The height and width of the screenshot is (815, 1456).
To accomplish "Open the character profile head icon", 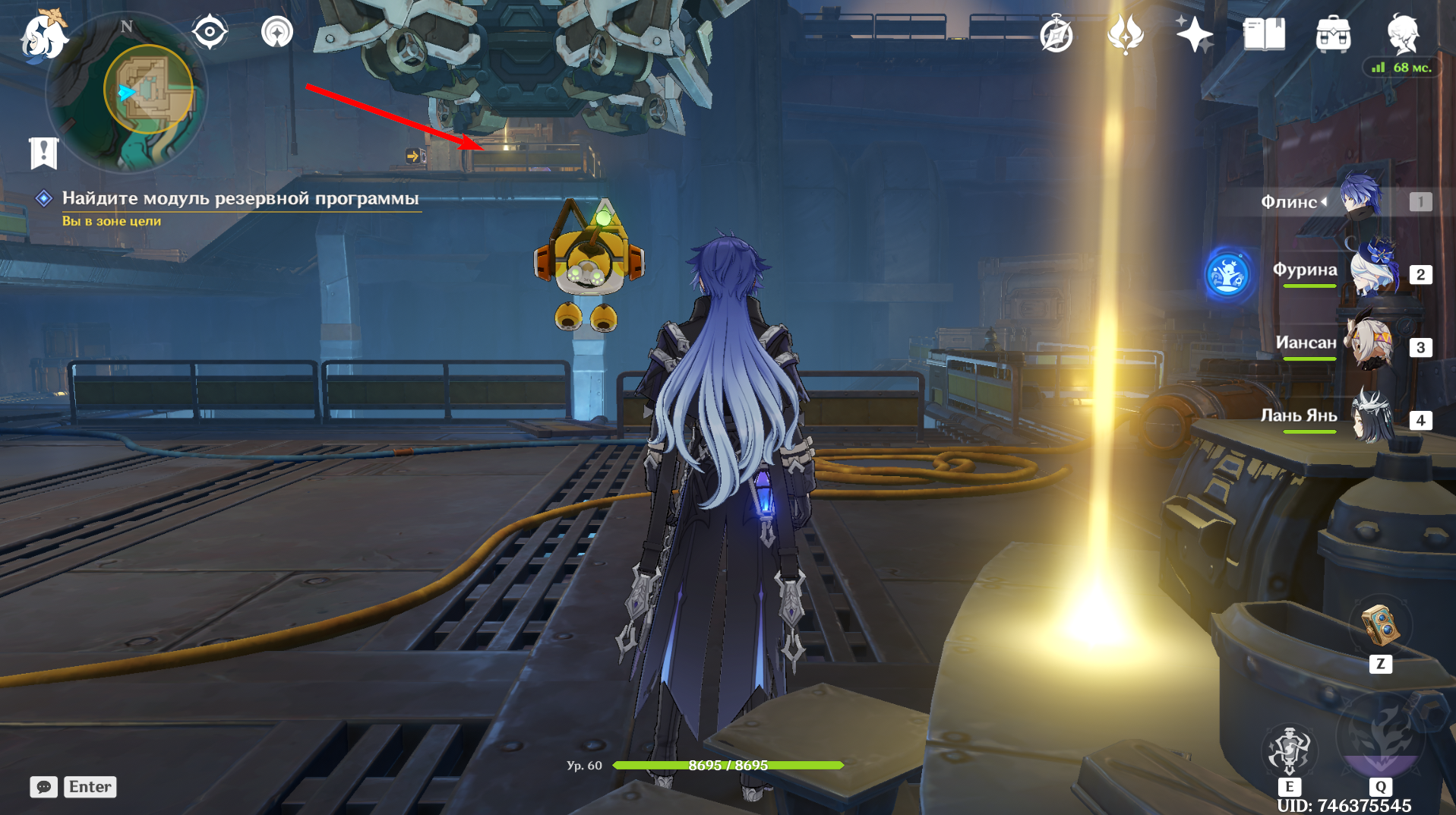I will click(1402, 33).
